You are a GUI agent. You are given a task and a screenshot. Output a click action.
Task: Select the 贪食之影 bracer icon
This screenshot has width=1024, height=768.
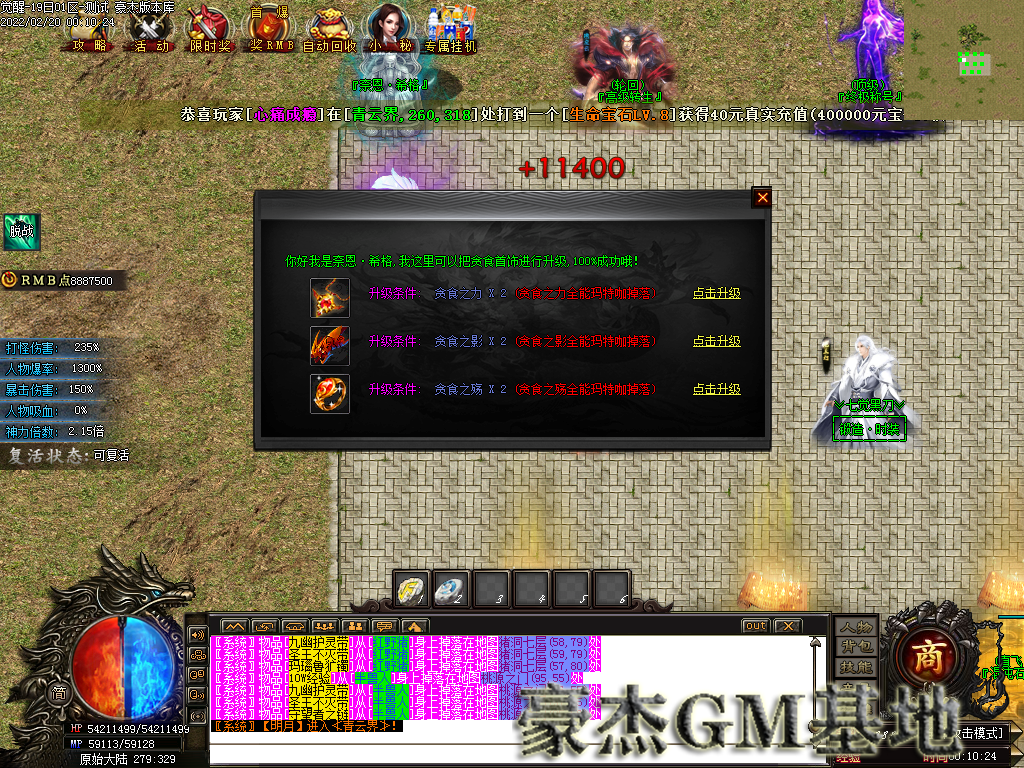(x=330, y=344)
